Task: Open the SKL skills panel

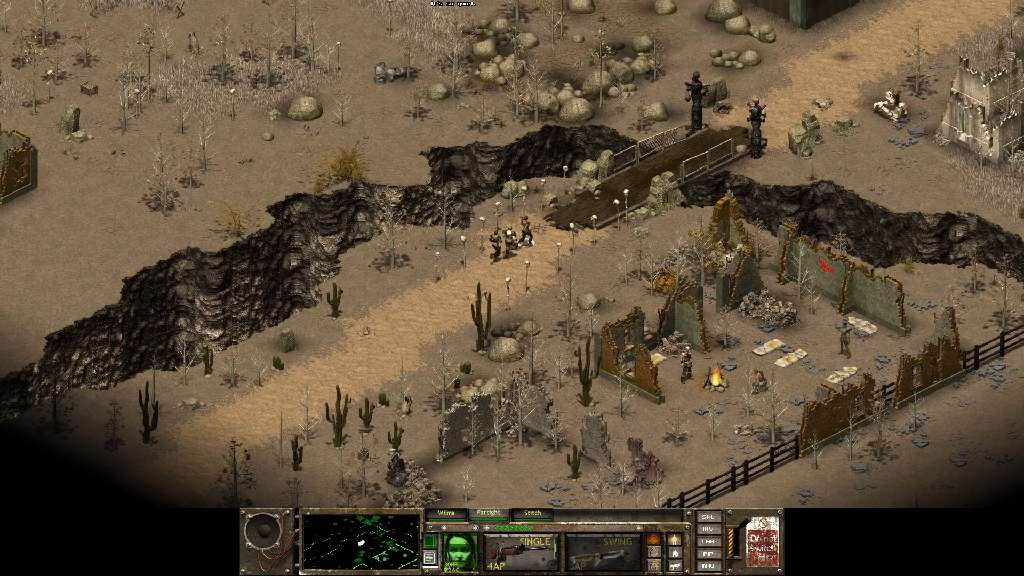Action: (709, 517)
